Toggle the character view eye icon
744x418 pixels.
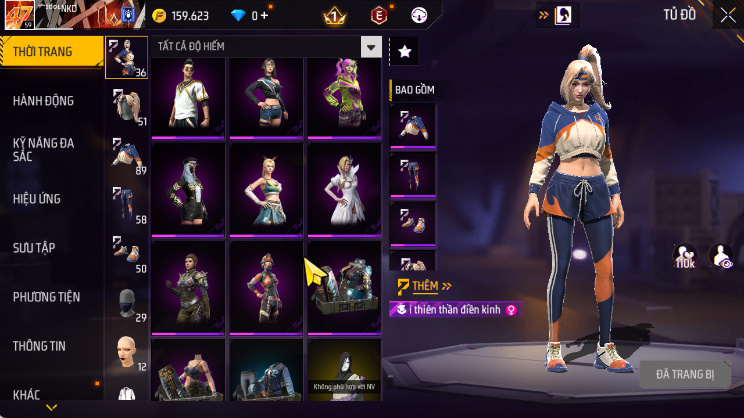point(720,257)
